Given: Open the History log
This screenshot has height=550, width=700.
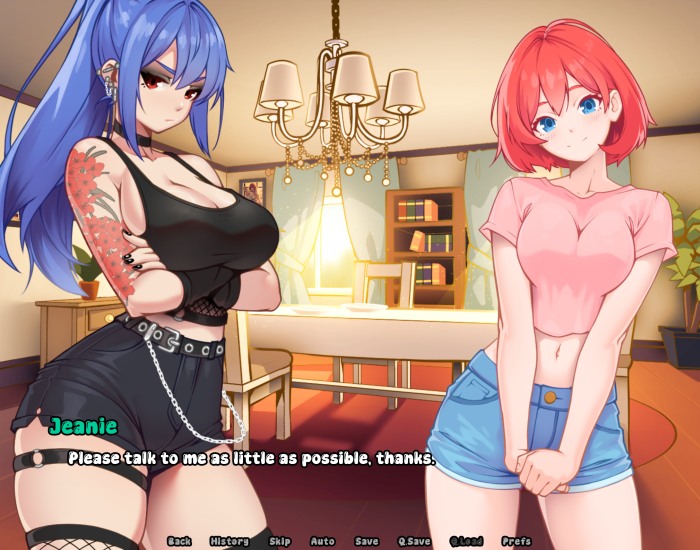Looking at the screenshot, I should pyautogui.click(x=230, y=541).
